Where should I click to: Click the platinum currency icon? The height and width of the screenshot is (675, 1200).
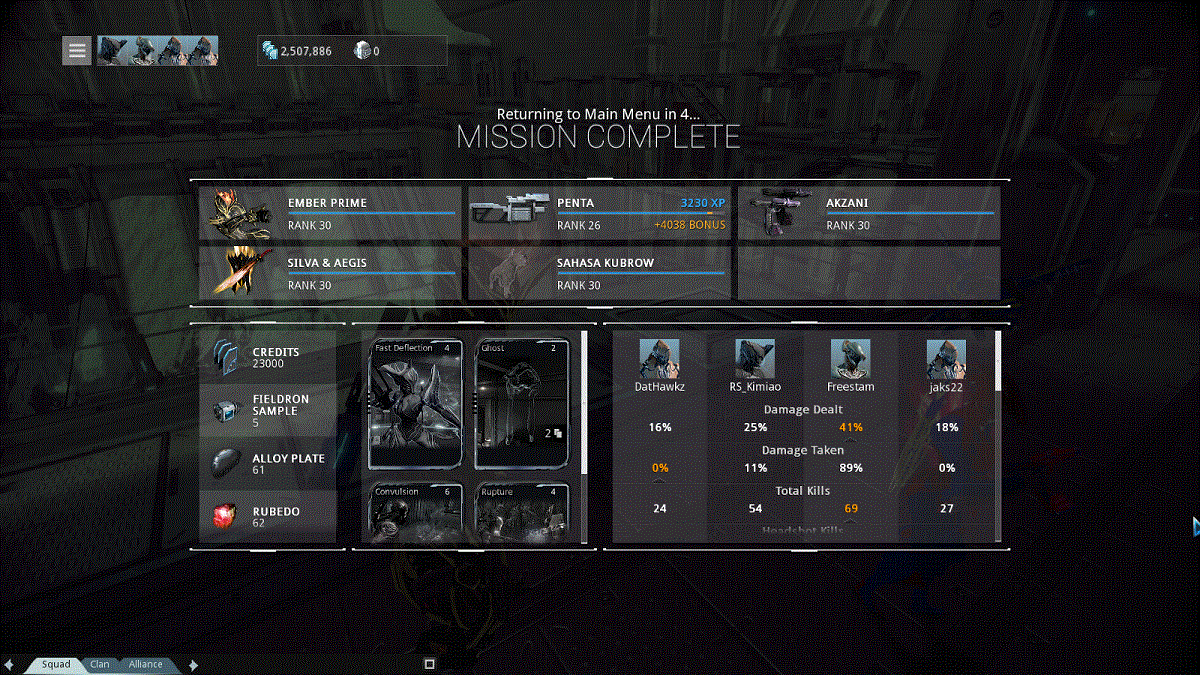362,51
